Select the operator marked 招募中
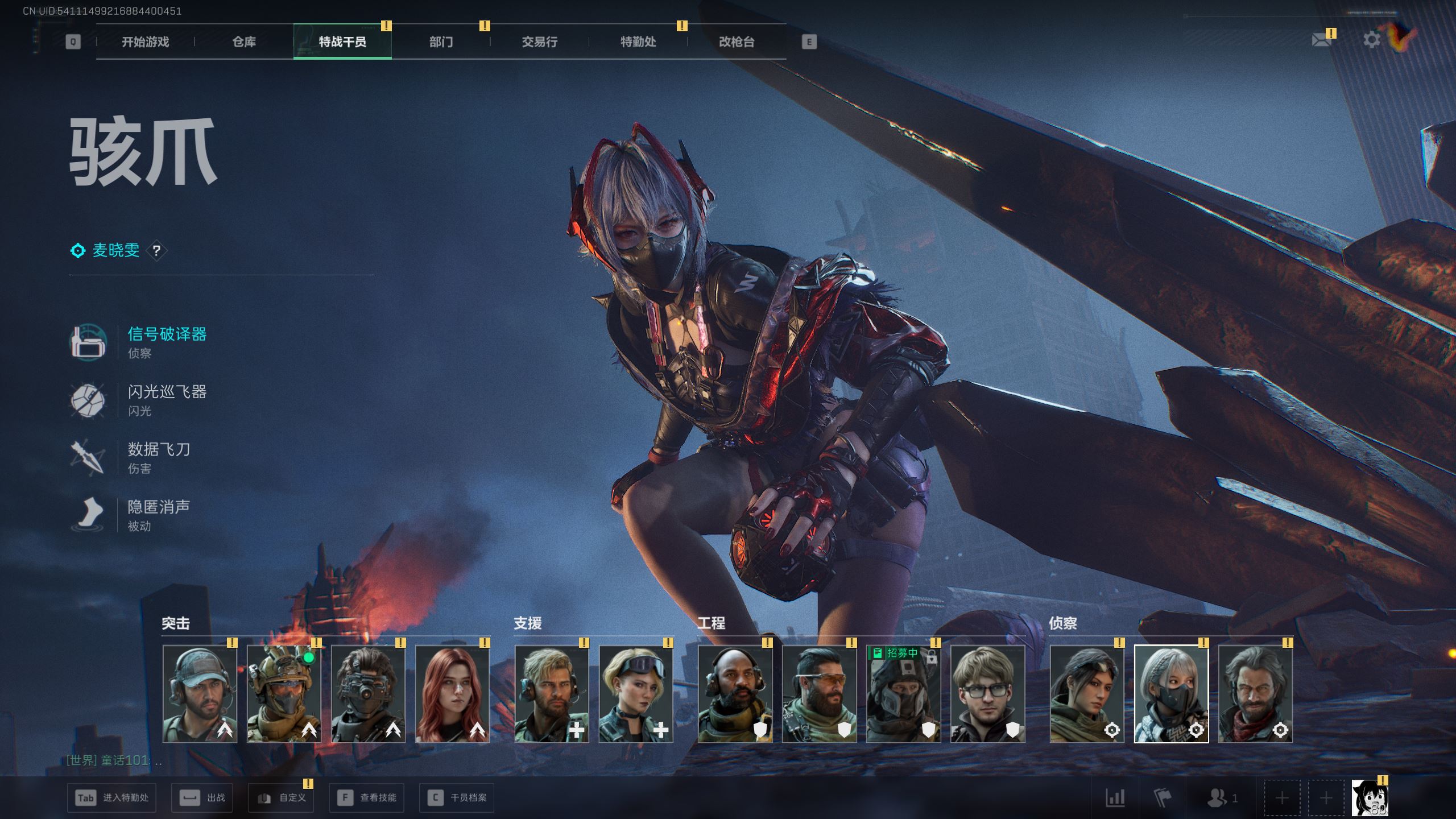The height and width of the screenshot is (819, 1456). click(x=903, y=694)
